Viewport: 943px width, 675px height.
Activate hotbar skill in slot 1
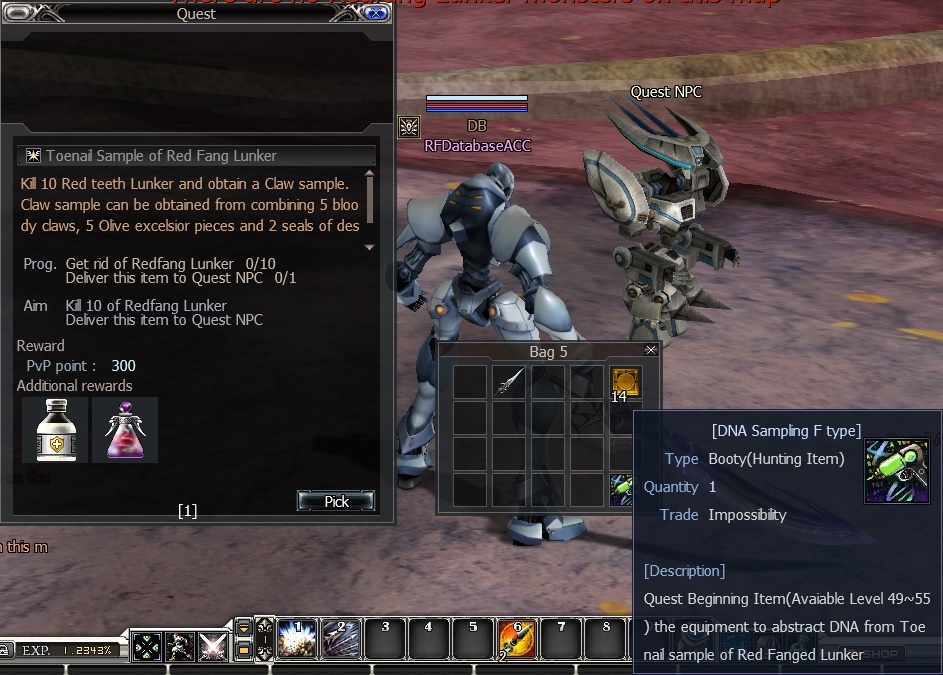click(298, 639)
